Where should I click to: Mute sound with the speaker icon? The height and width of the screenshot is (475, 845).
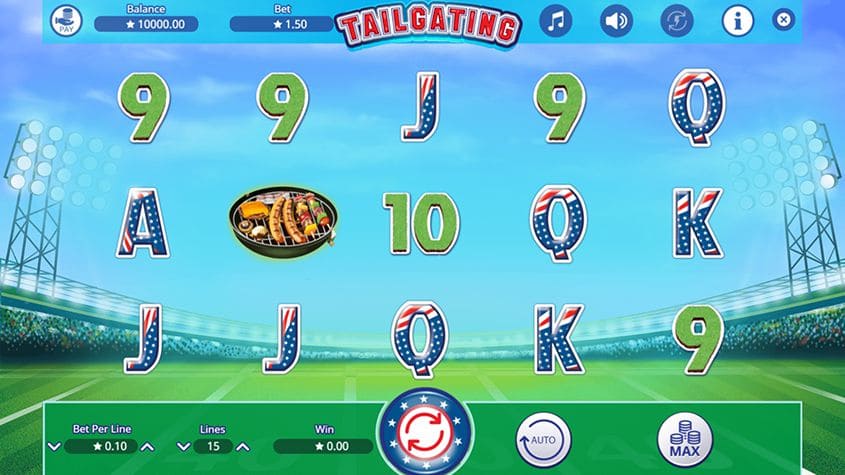[x=616, y=20]
